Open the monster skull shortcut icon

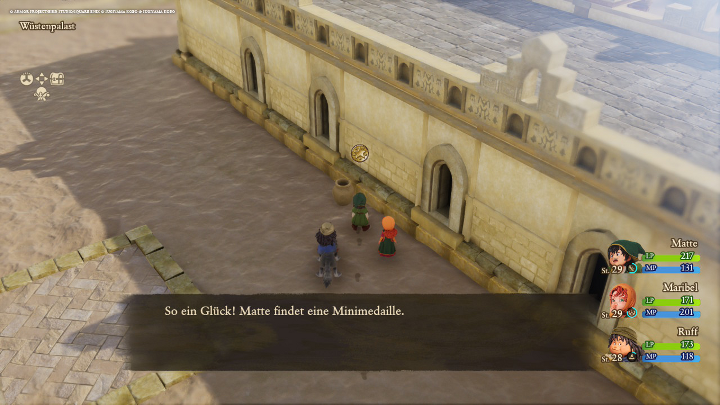click(42, 94)
